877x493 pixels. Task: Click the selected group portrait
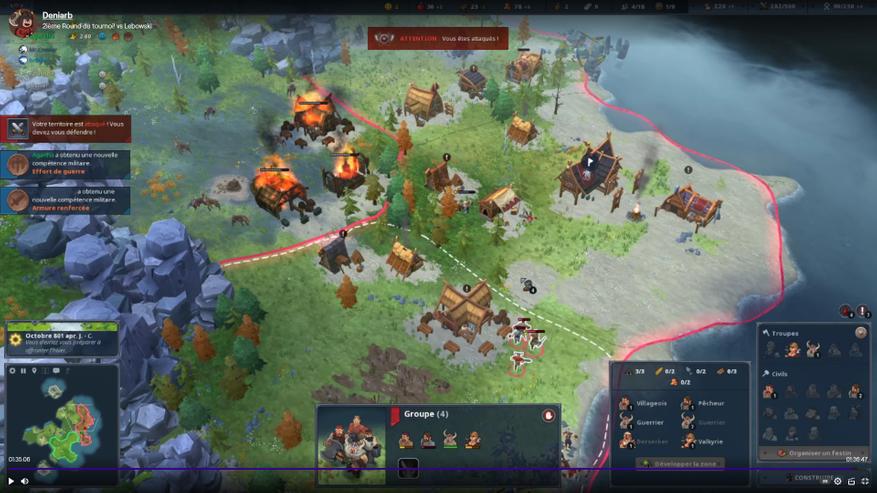(x=351, y=443)
